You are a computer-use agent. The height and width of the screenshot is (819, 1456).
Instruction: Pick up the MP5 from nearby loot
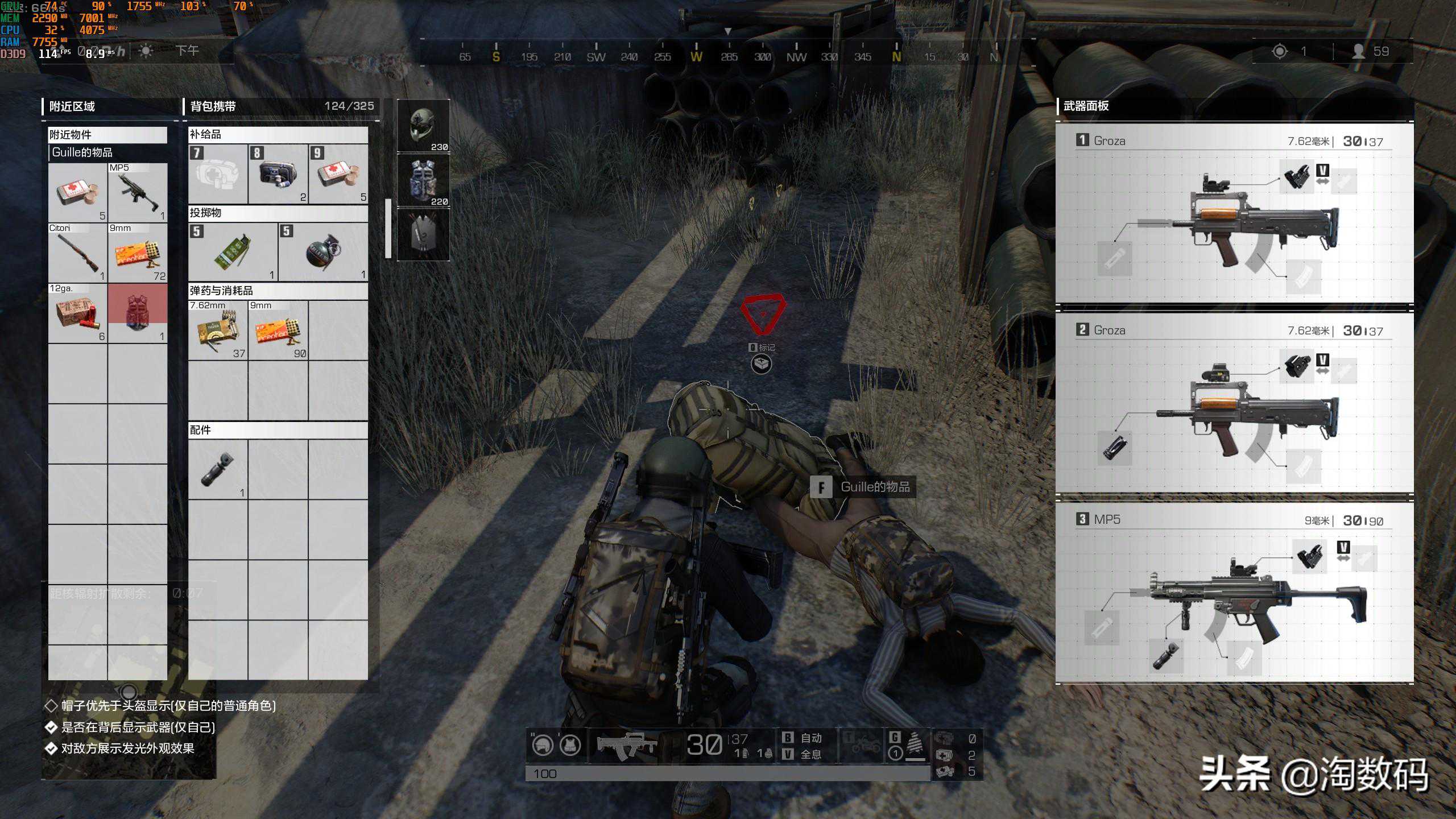pyautogui.click(x=138, y=193)
